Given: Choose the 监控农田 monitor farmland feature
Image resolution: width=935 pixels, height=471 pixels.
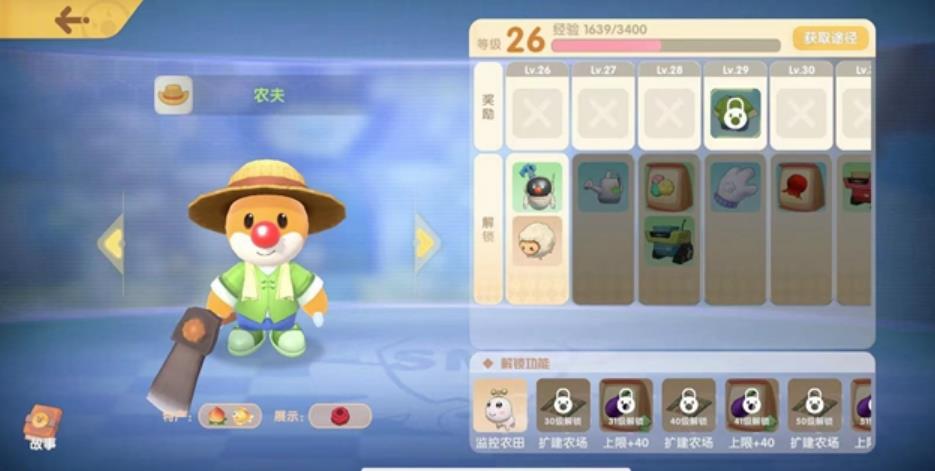Looking at the screenshot, I should click(499, 406).
